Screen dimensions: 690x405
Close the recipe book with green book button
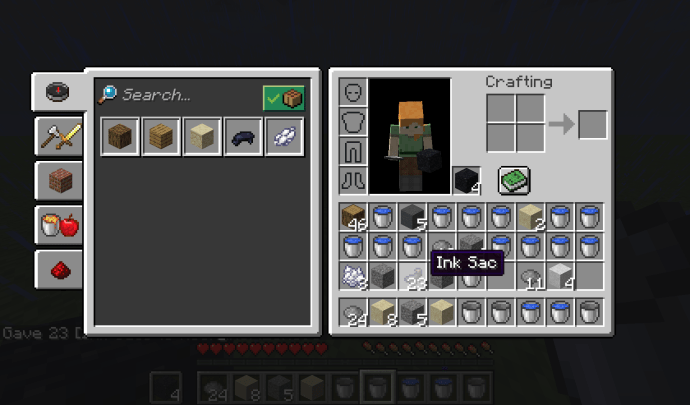pyautogui.click(x=514, y=180)
